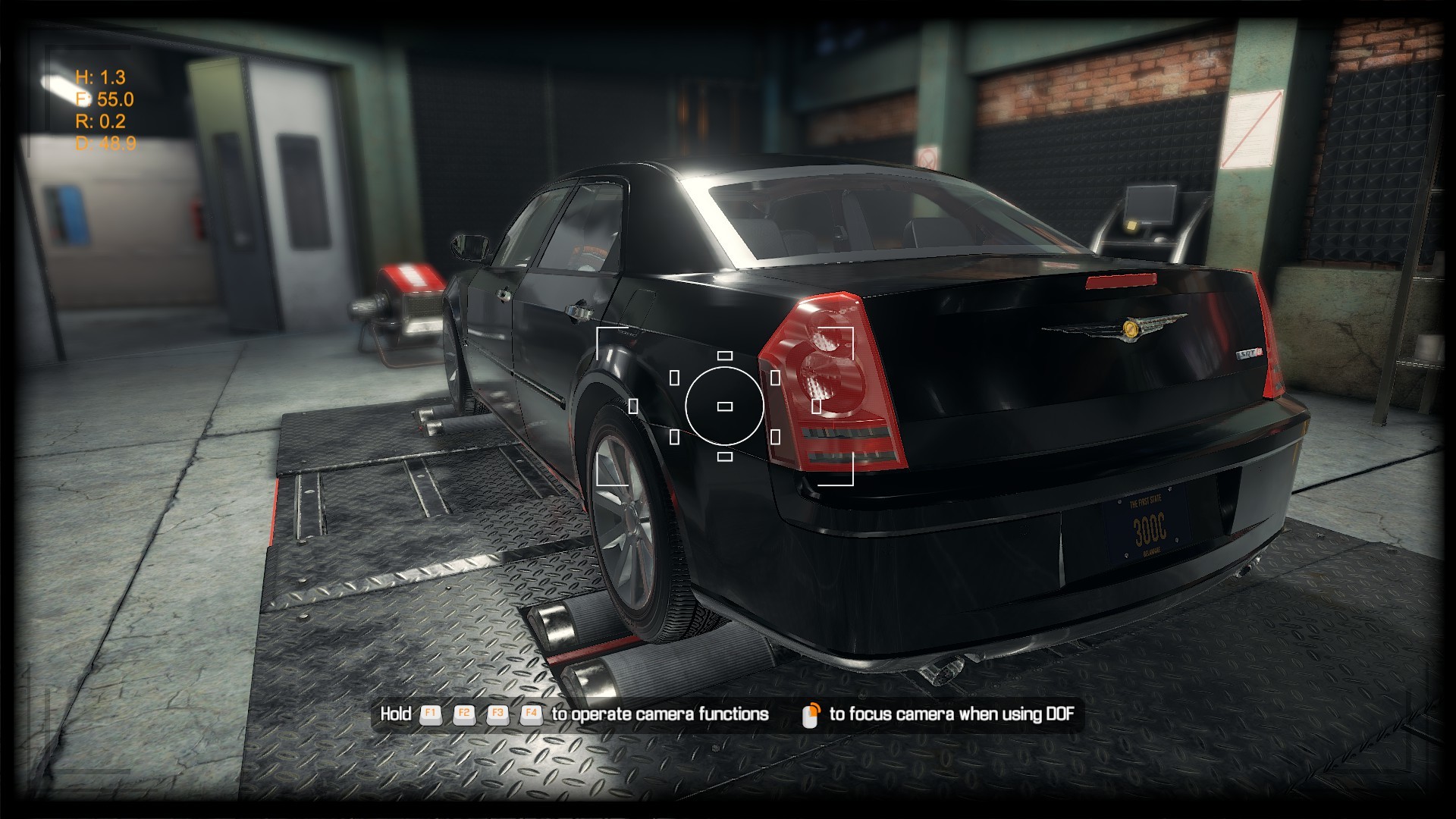Click the center focus reticle circle
Viewport: 1456px width, 819px height.
[724, 406]
